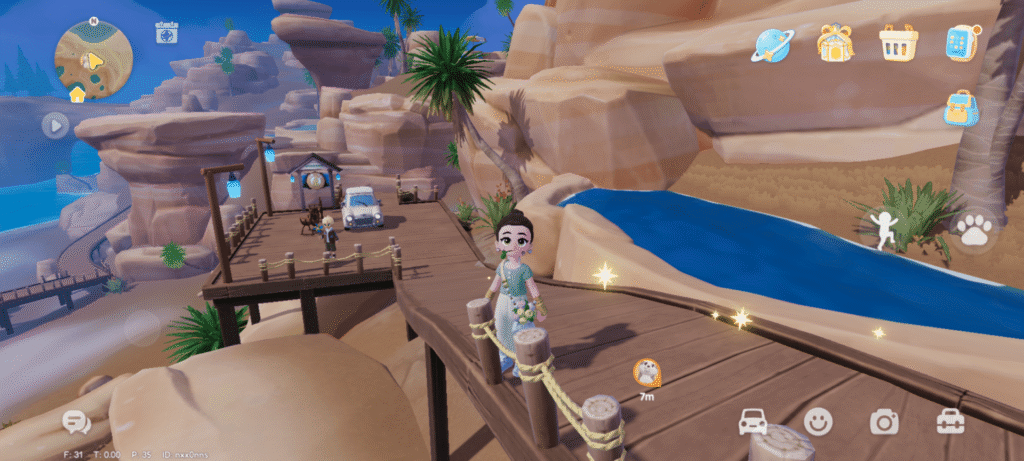Open the globe calendar icon

(x=166, y=32)
